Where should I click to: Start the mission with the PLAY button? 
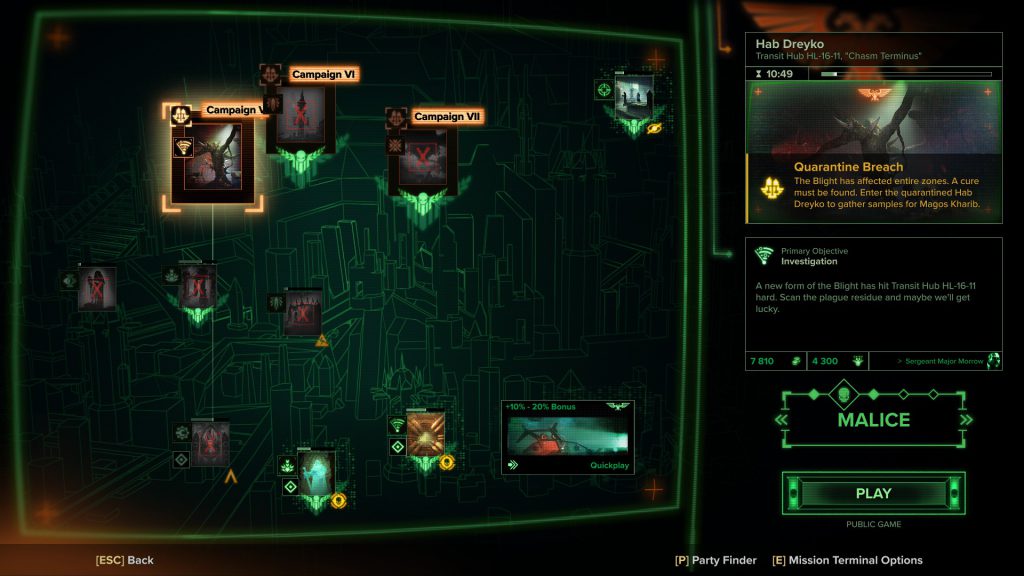(873, 493)
